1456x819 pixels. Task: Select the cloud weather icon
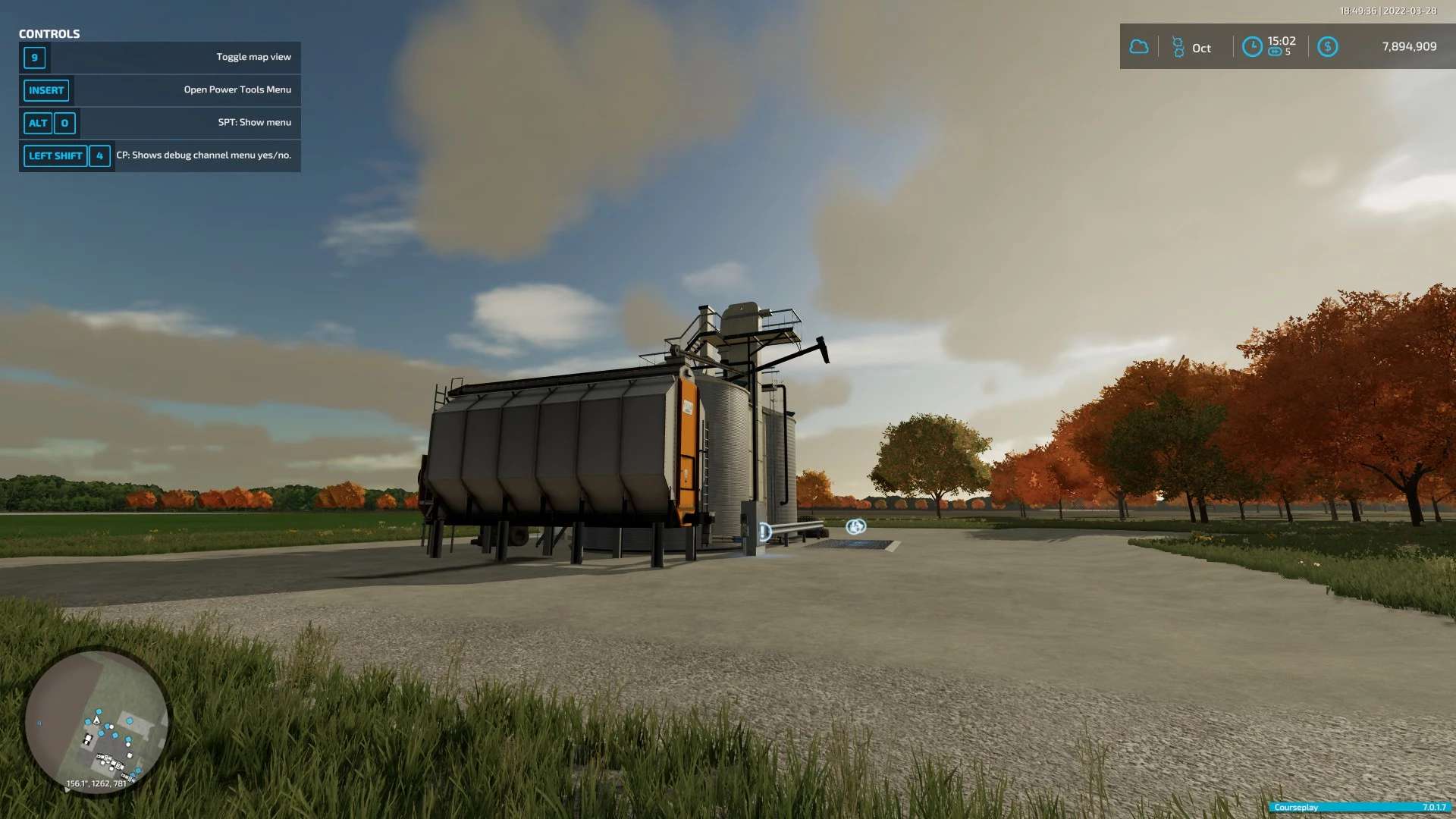point(1138,47)
